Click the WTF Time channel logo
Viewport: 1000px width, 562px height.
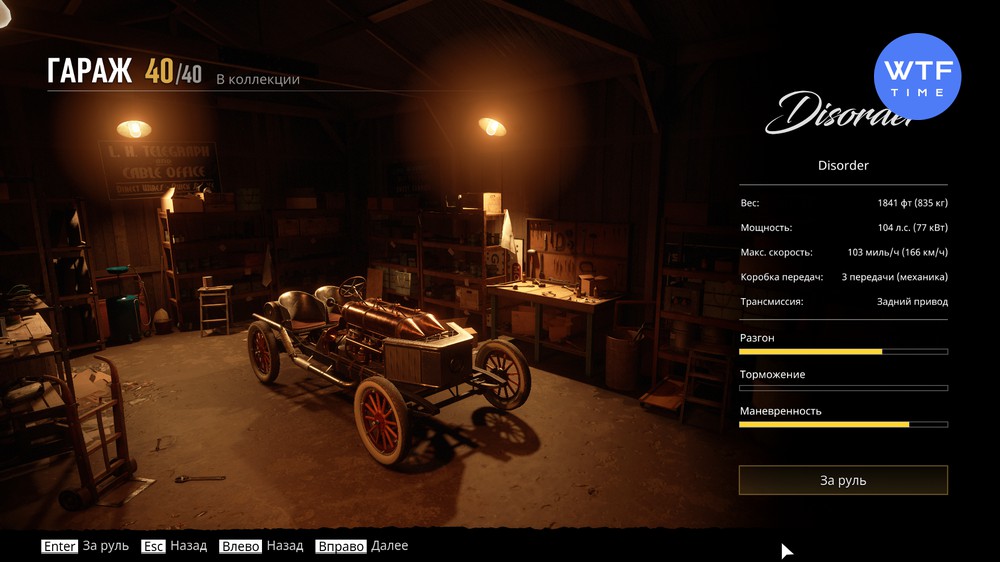917,76
